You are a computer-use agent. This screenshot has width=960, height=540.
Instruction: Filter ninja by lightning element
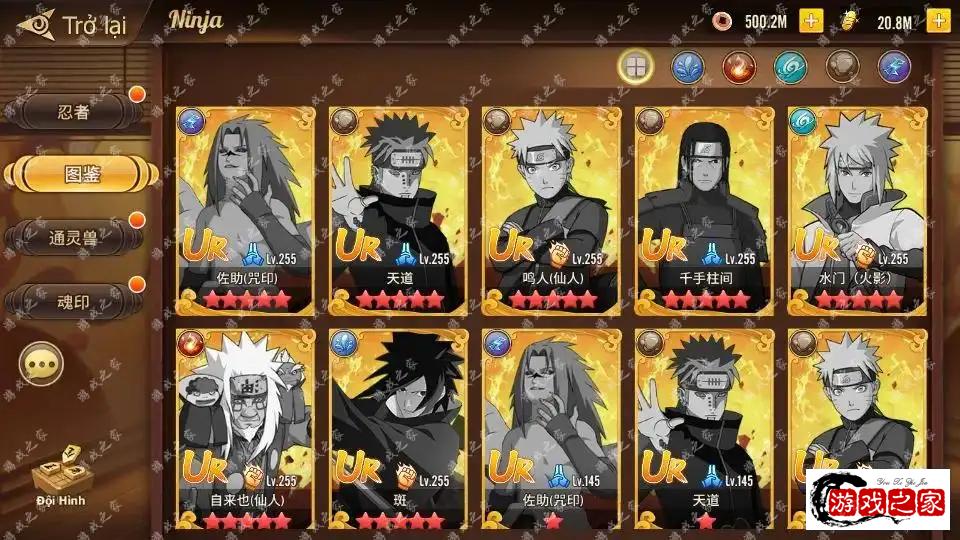point(894,67)
